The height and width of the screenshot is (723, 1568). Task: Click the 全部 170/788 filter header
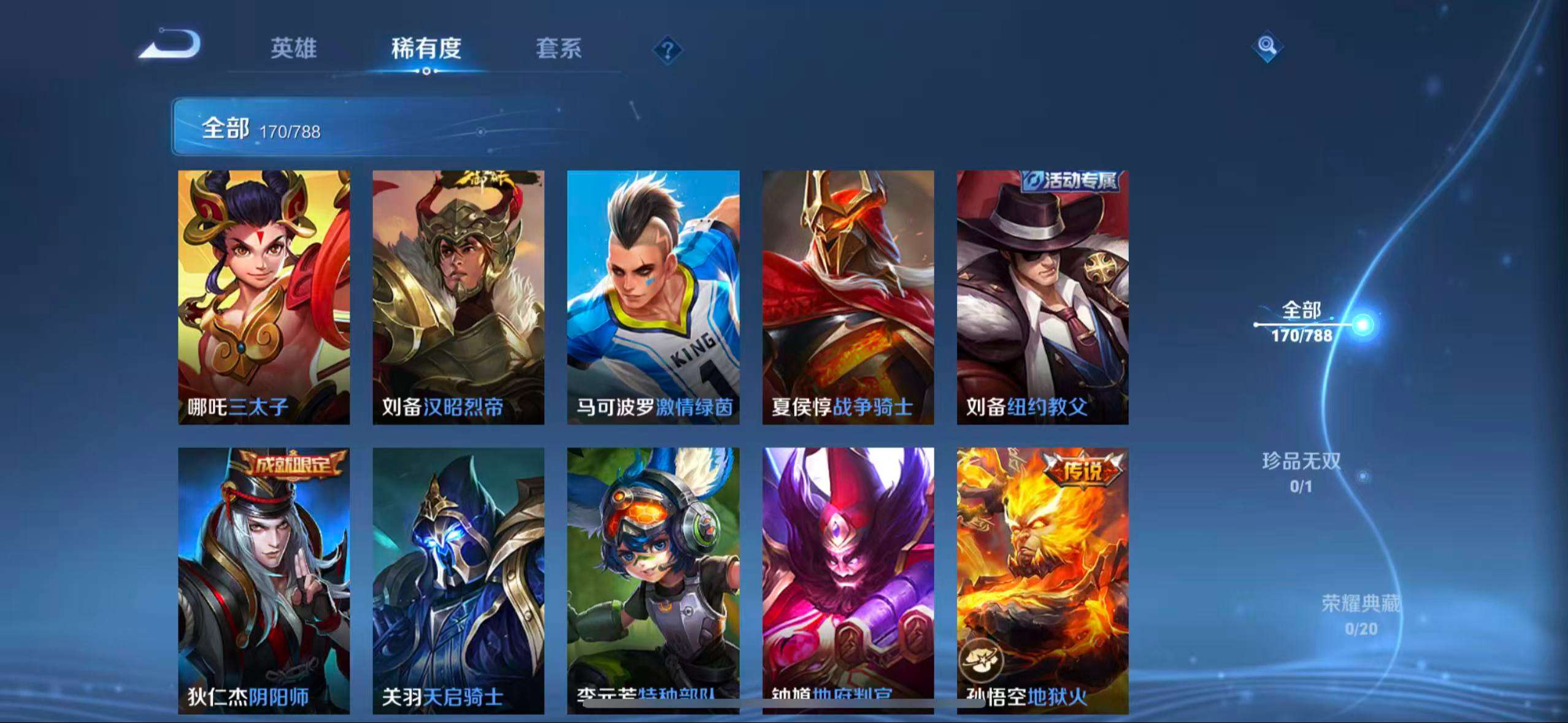263,128
